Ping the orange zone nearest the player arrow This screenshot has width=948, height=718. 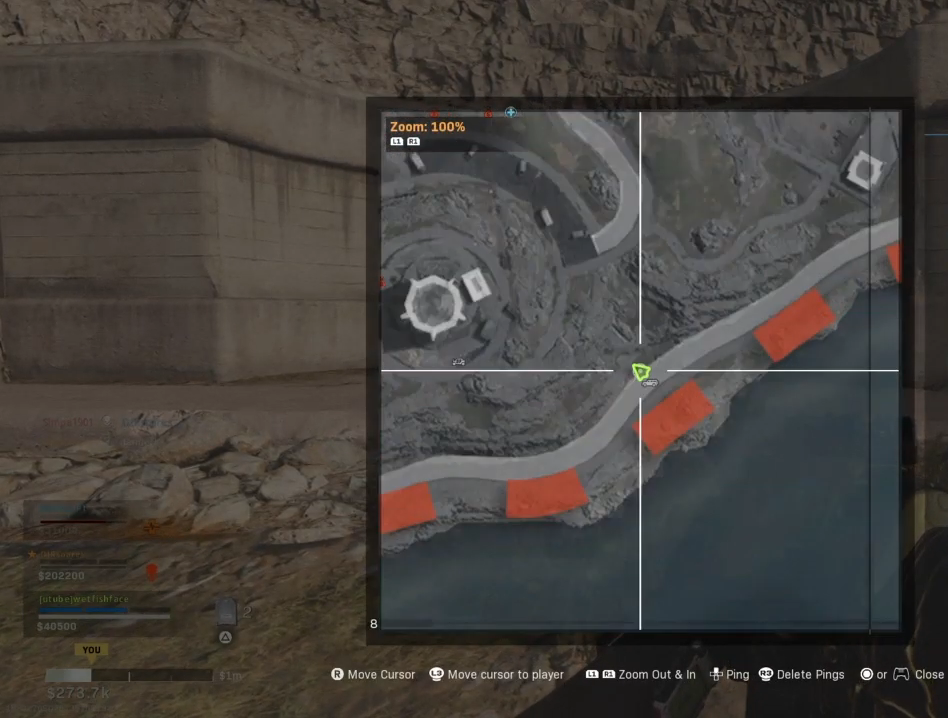point(675,416)
